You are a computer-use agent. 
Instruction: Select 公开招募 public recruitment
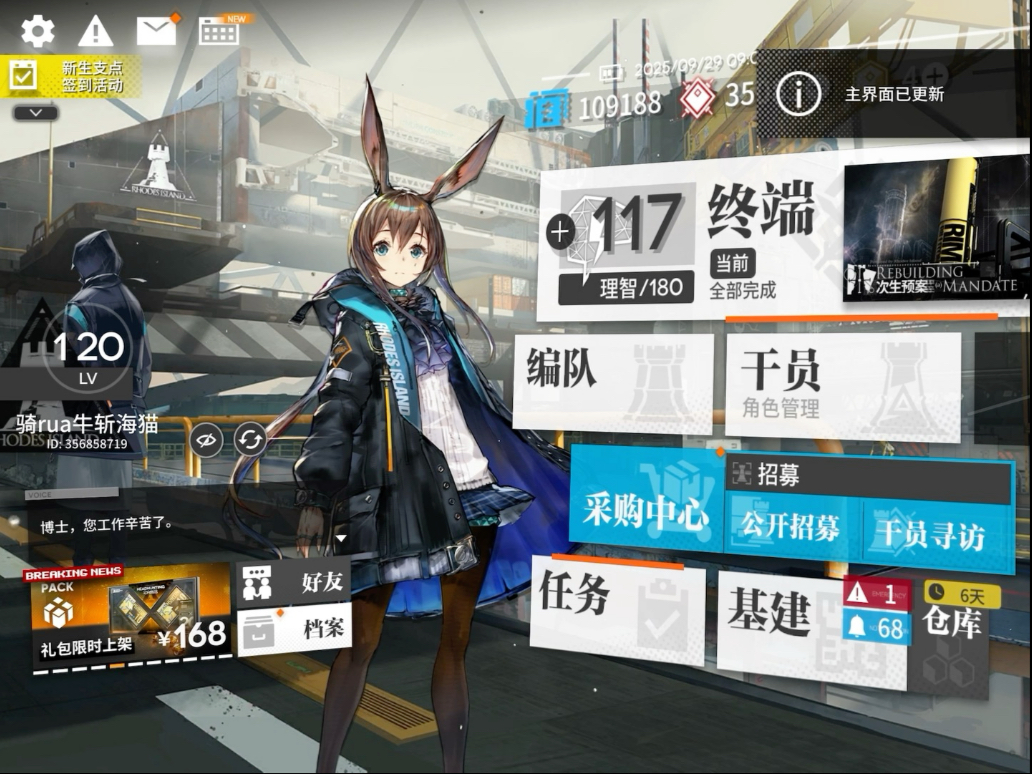pos(790,528)
